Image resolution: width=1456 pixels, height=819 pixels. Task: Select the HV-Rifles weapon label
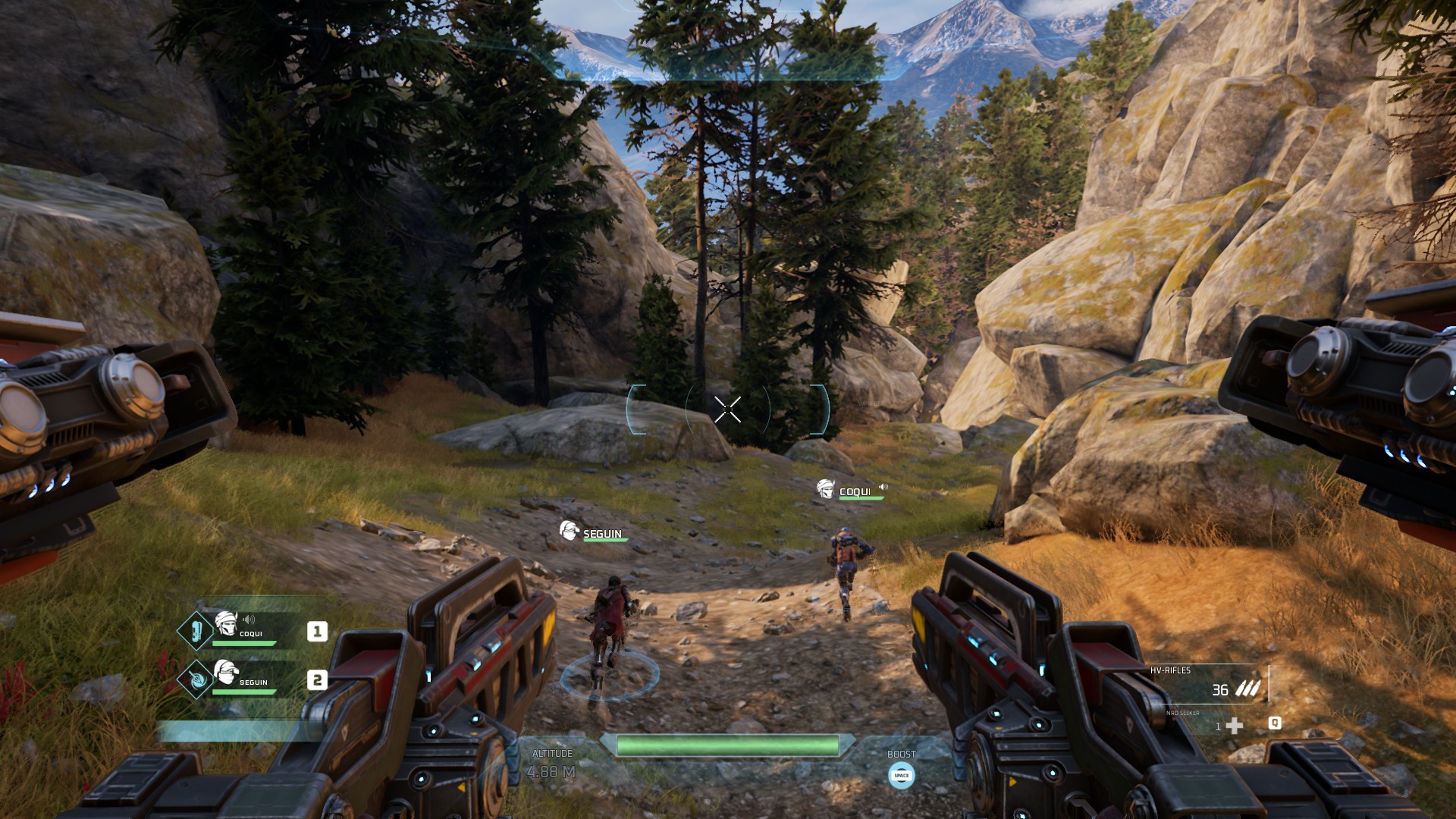click(x=1170, y=670)
